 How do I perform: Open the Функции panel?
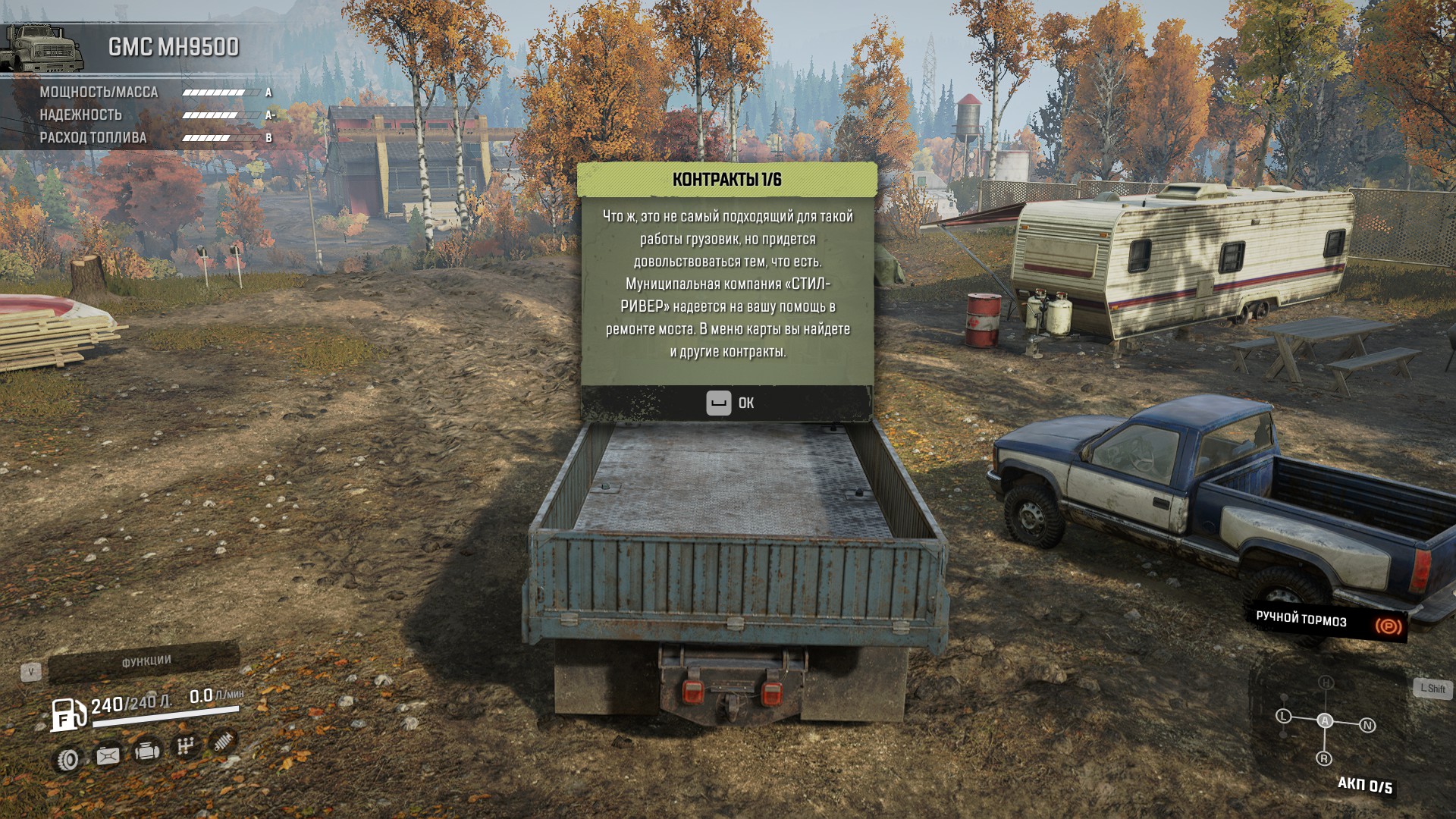pos(146,661)
